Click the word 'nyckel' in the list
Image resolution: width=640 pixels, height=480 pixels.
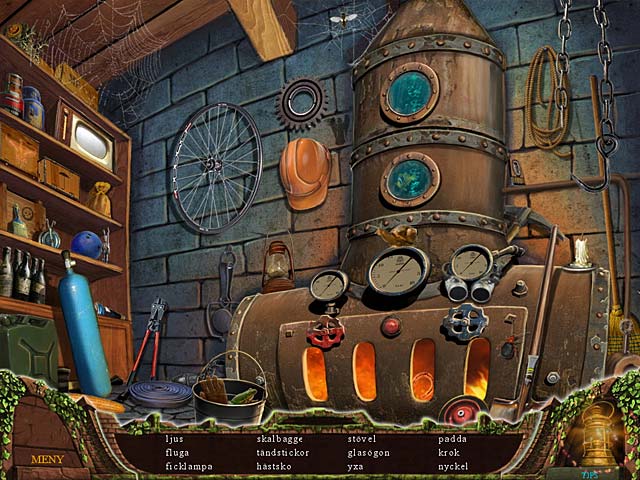pos(454,466)
